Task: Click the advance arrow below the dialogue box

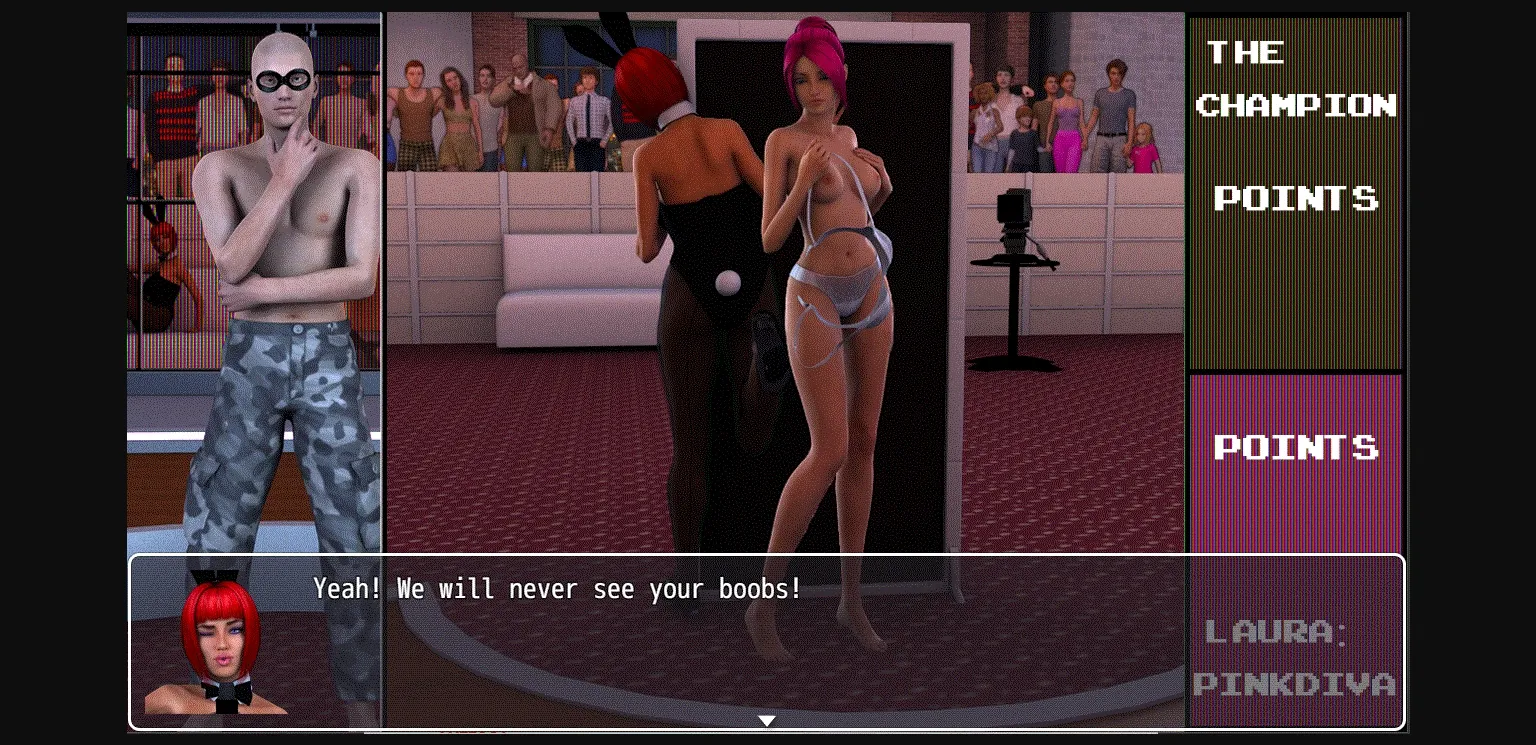Action: (x=767, y=720)
